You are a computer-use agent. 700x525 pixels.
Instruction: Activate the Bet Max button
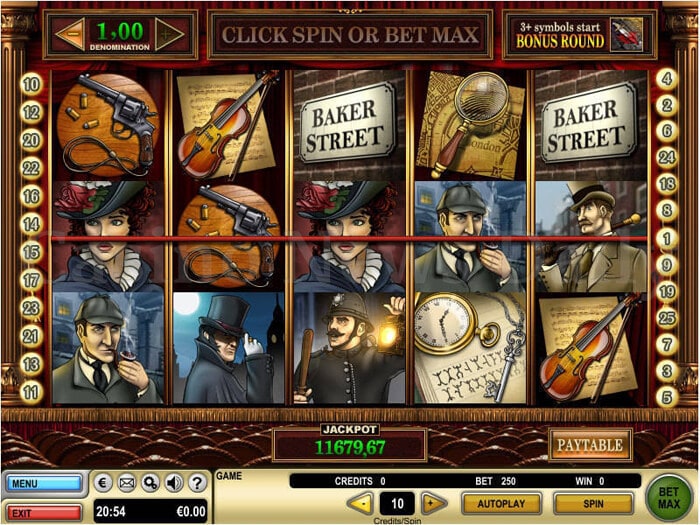(670, 494)
